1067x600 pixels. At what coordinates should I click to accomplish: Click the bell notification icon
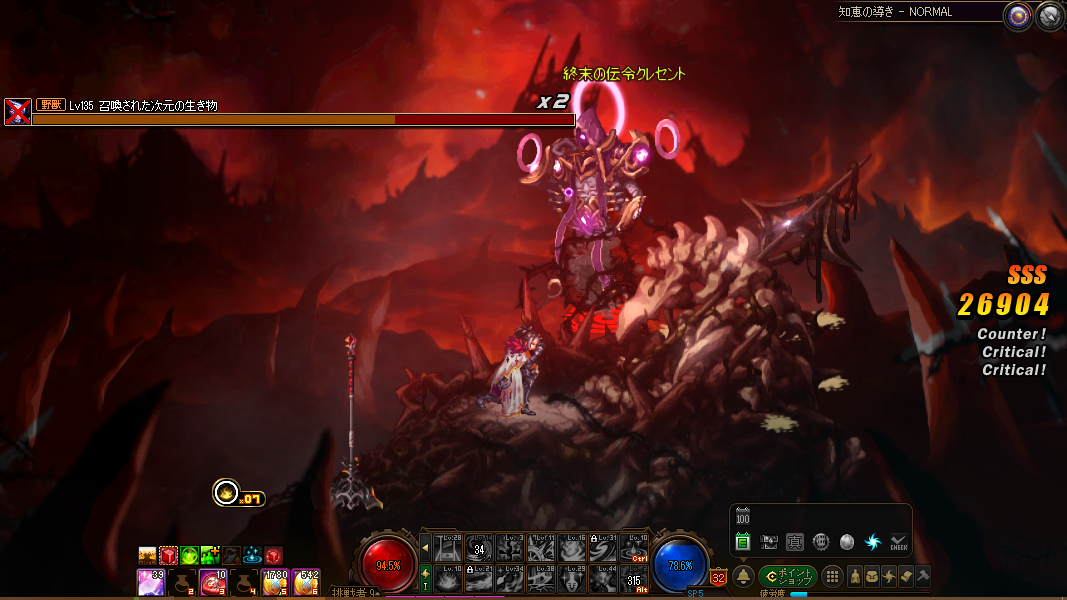743,577
